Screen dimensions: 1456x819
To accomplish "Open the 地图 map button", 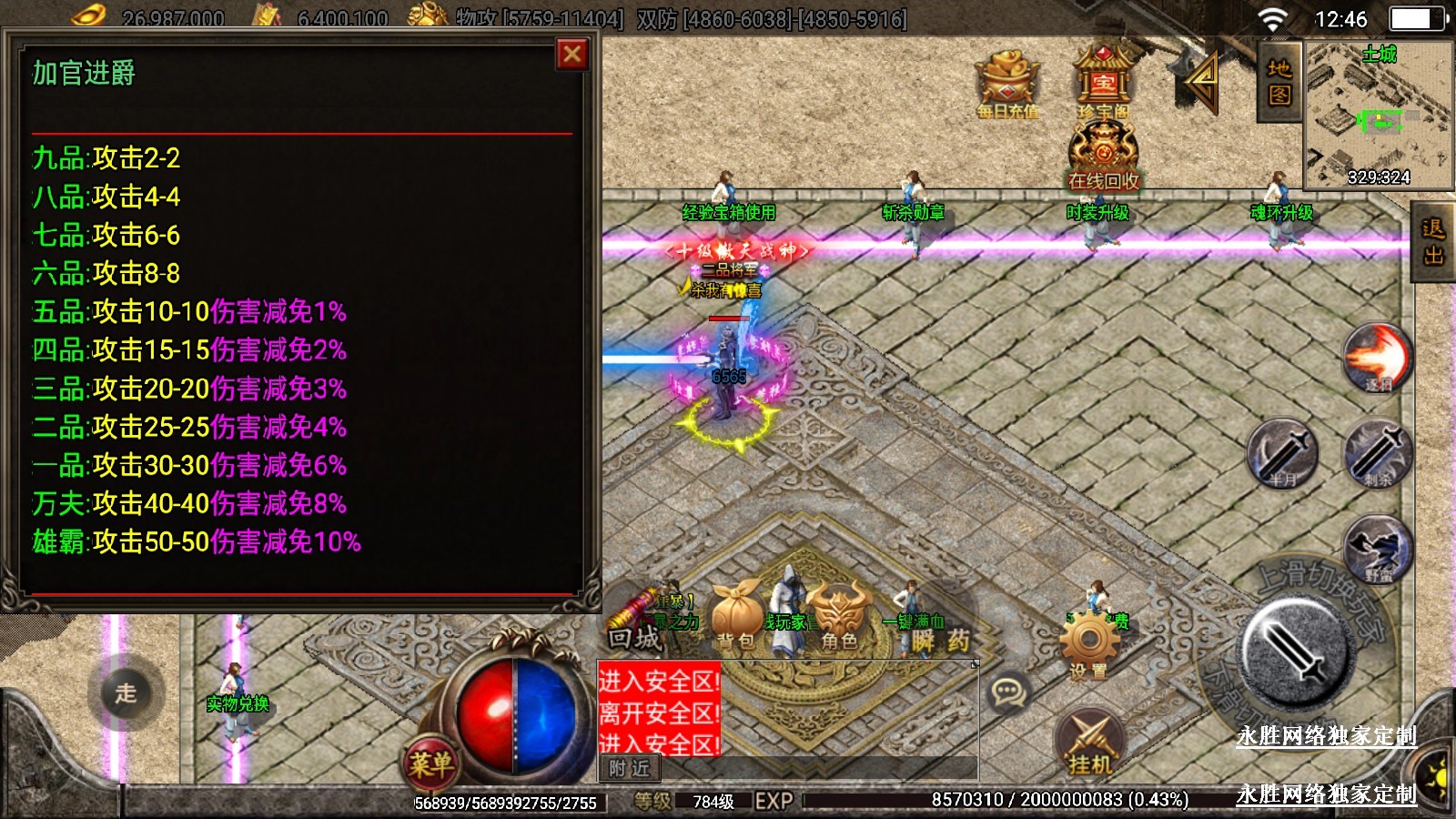I will click(1279, 82).
